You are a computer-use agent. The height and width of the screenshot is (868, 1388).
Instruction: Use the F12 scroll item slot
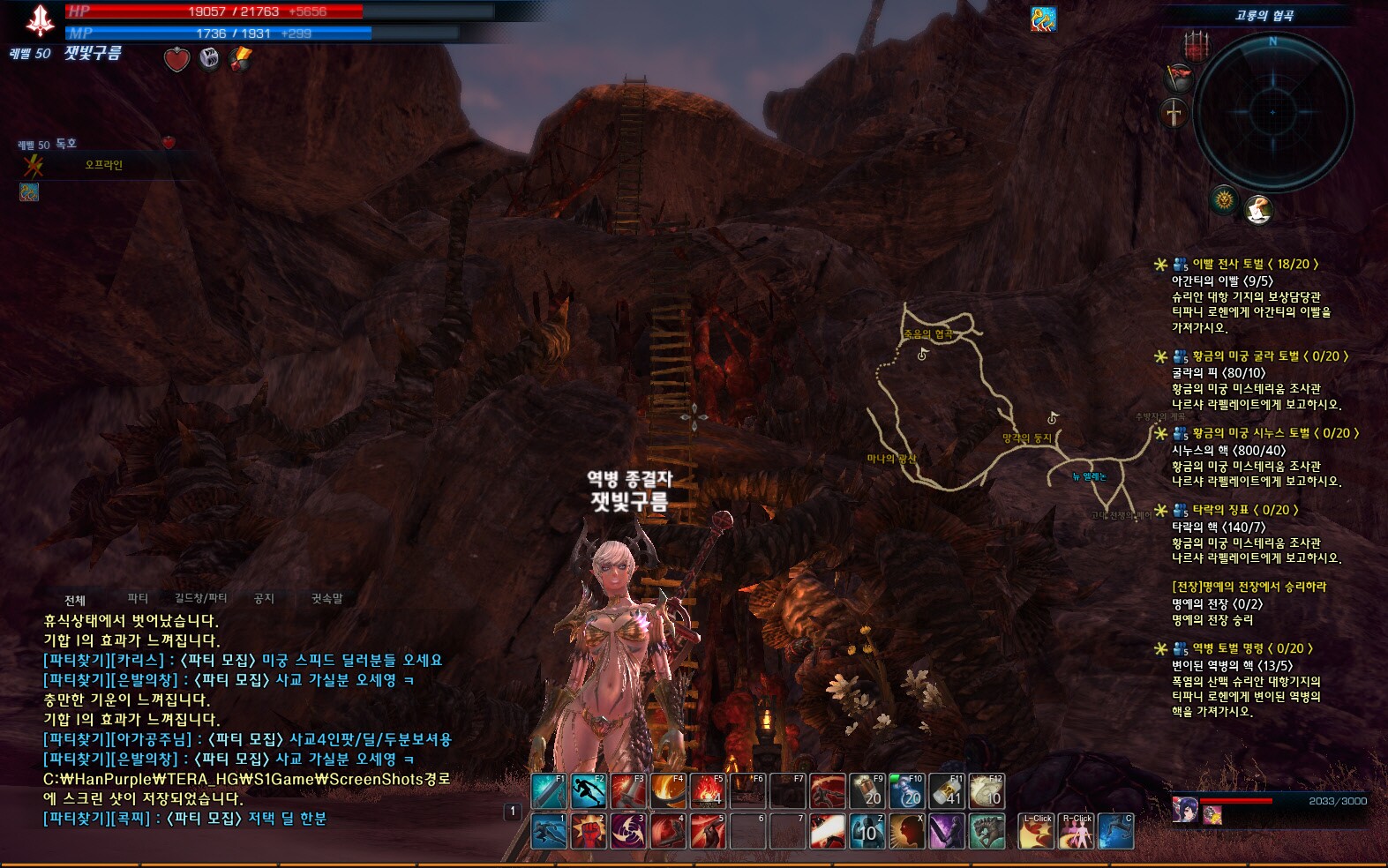987,791
